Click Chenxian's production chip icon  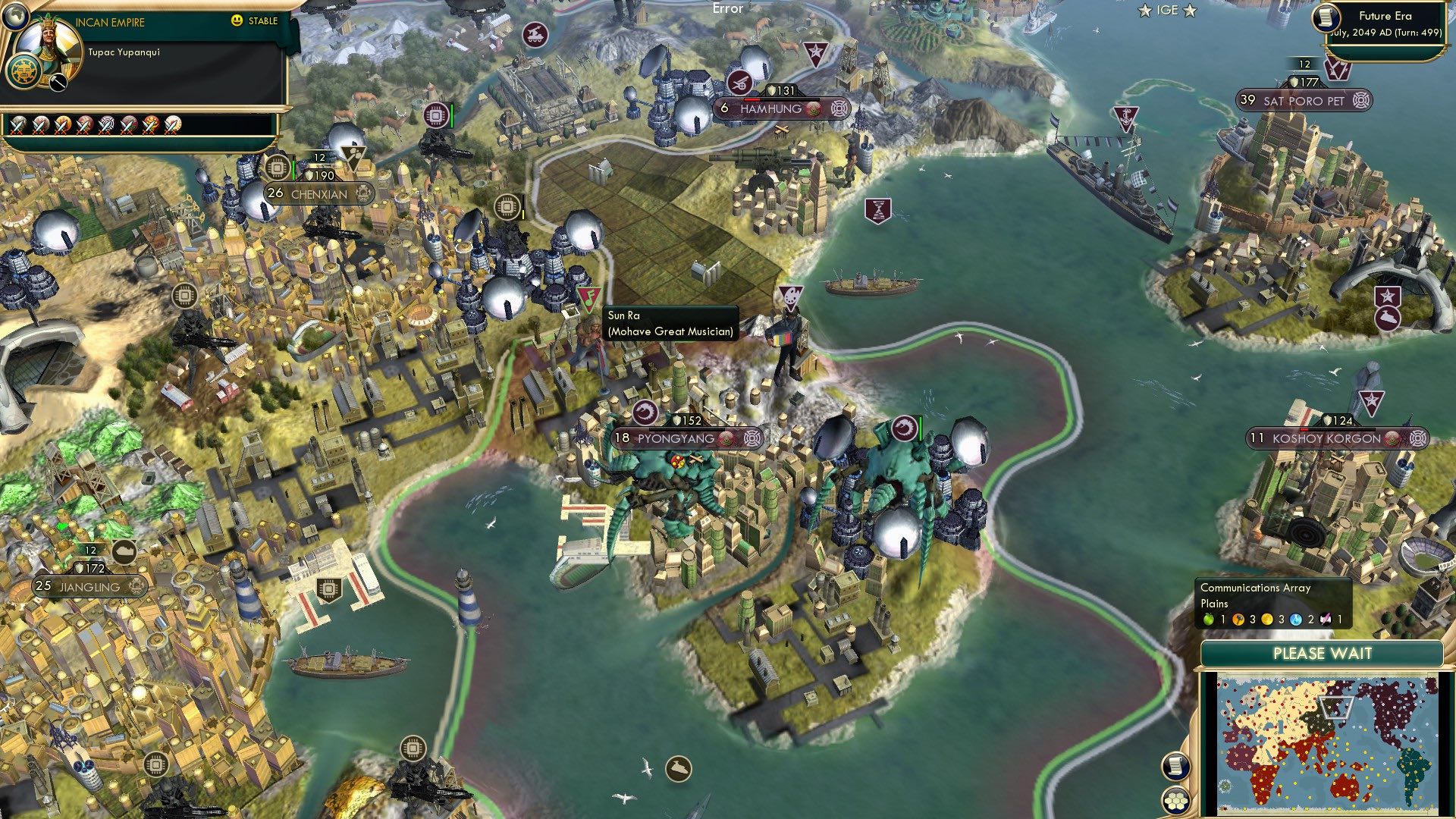[277, 168]
